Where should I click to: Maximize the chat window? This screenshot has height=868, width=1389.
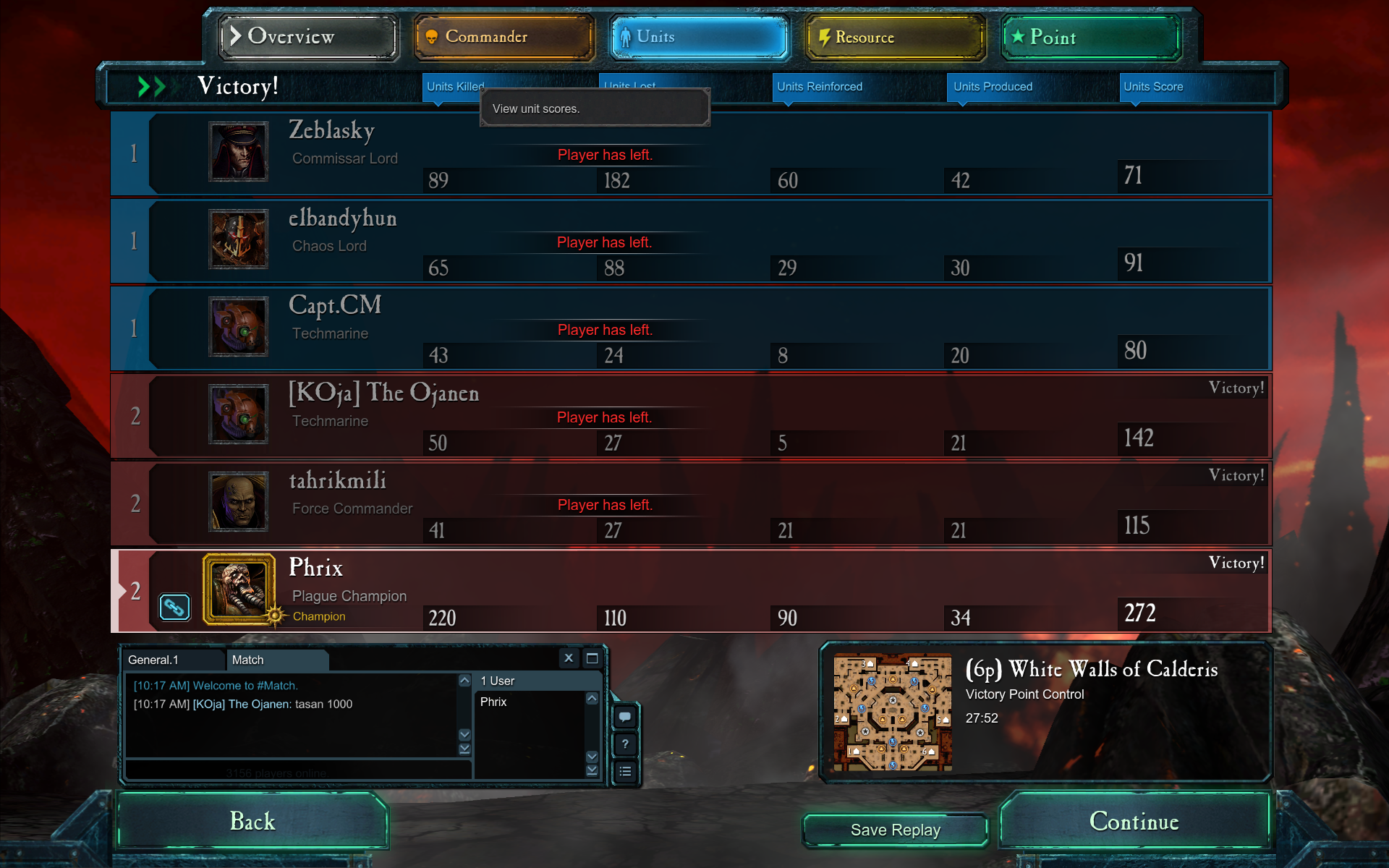592,658
